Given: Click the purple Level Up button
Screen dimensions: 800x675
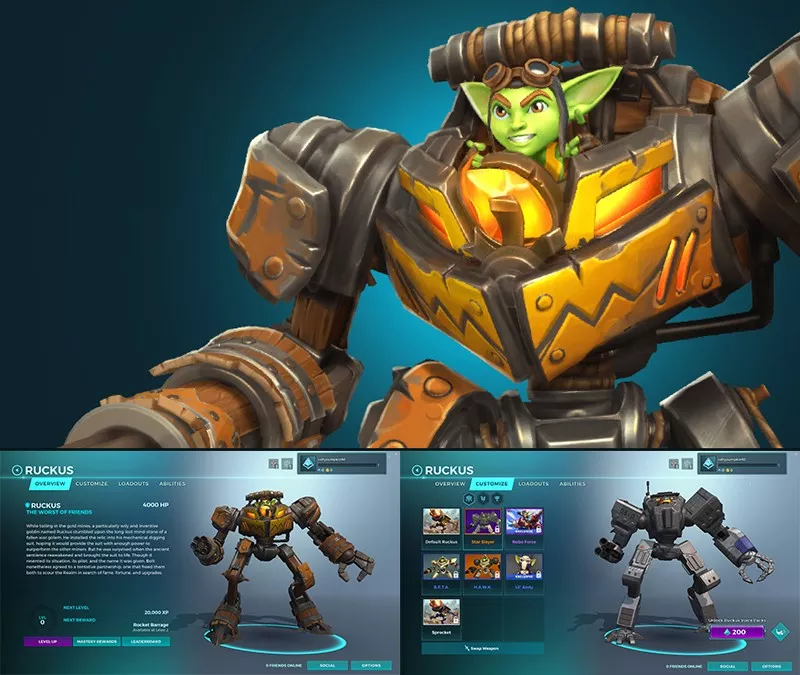Looking at the screenshot, I should click(46, 641).
